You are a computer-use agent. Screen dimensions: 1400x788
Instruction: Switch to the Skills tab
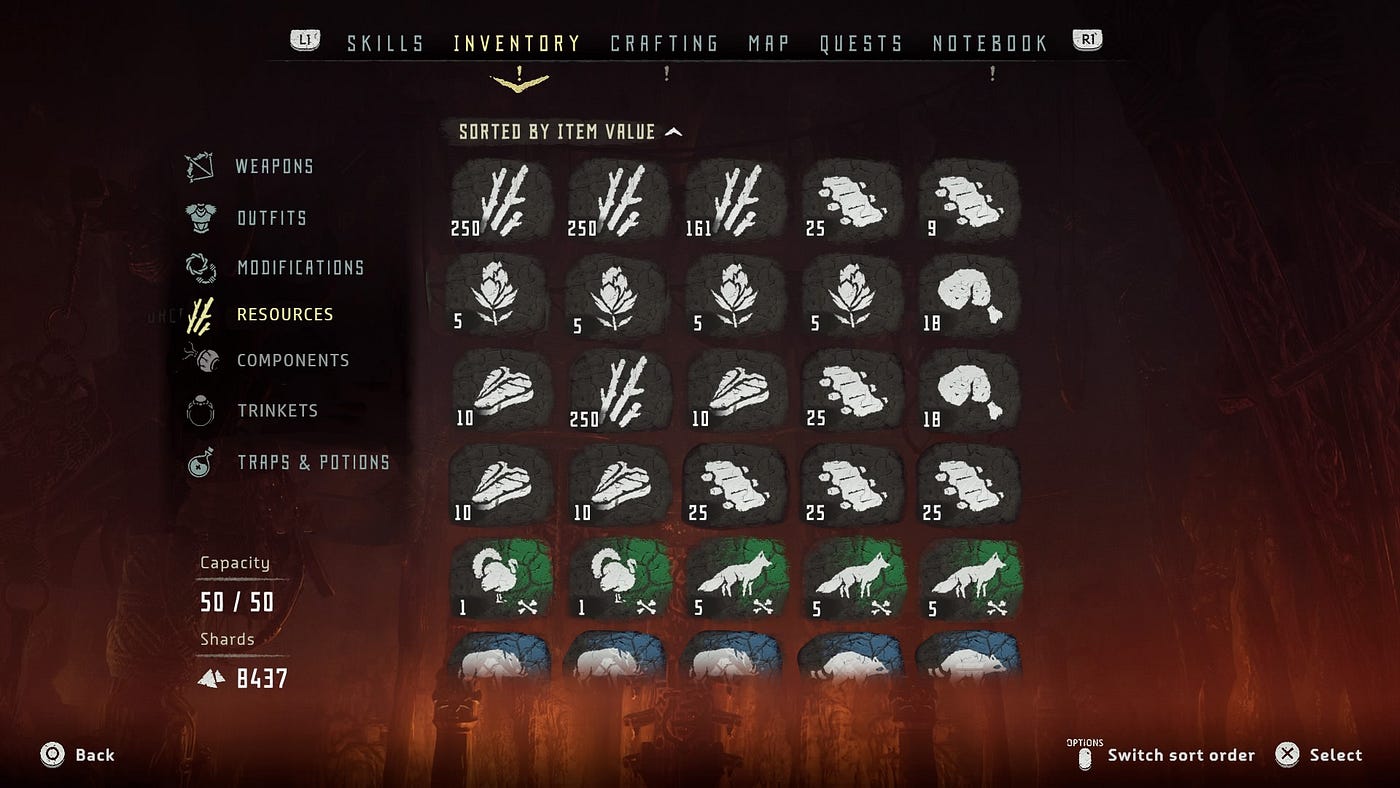385,44
